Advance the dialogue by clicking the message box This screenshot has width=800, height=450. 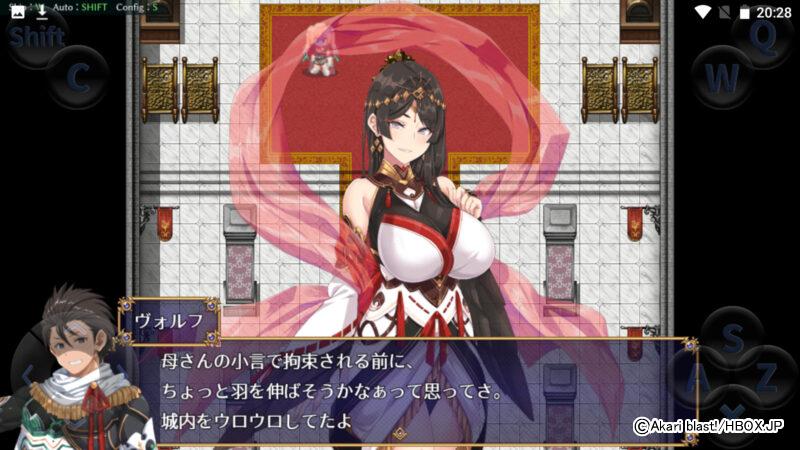(x=400, y=388)
